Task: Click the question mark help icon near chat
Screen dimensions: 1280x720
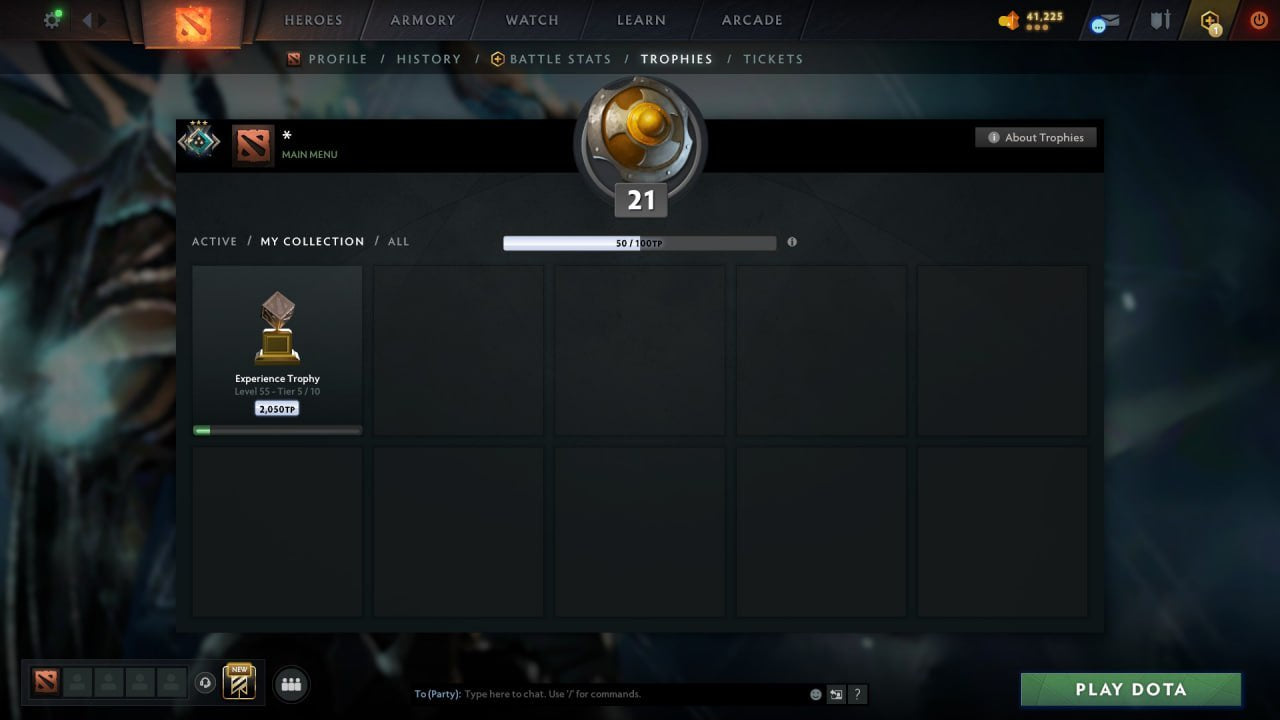Action: pos(858,693)
